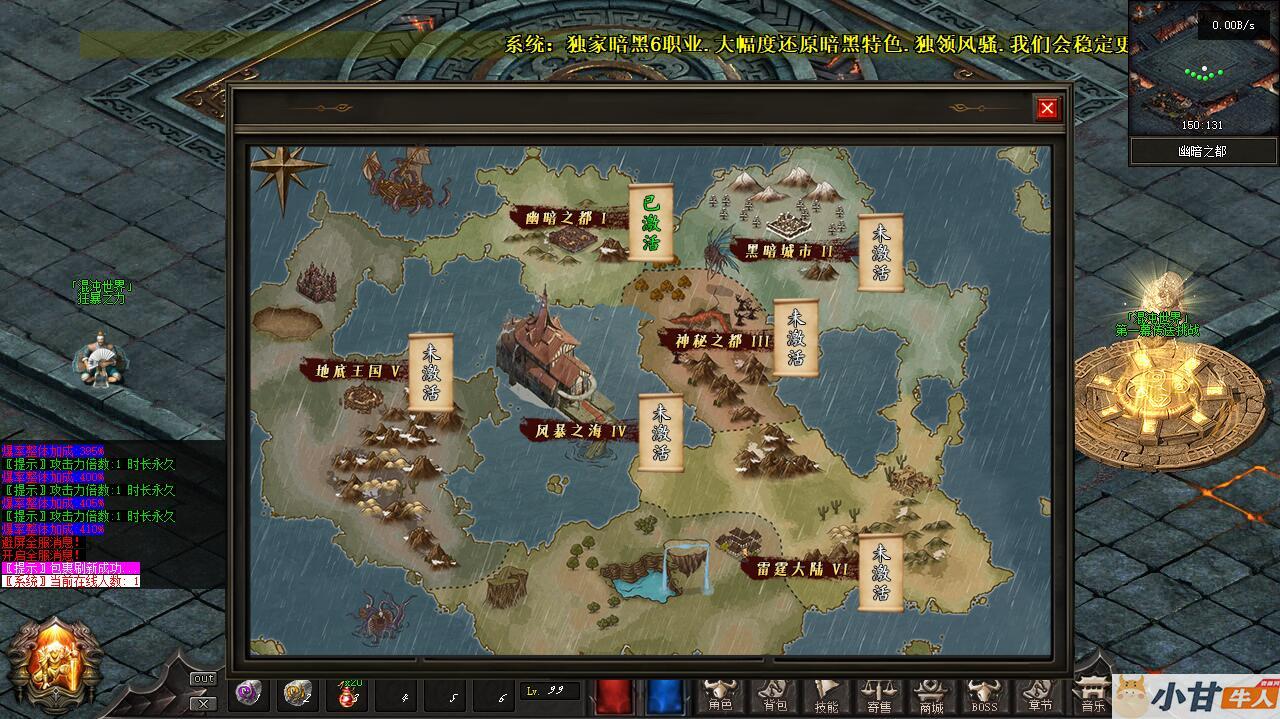Select the 地底王国 V region scroll
Screen dimensions: 1280x719
pos(431,372)
